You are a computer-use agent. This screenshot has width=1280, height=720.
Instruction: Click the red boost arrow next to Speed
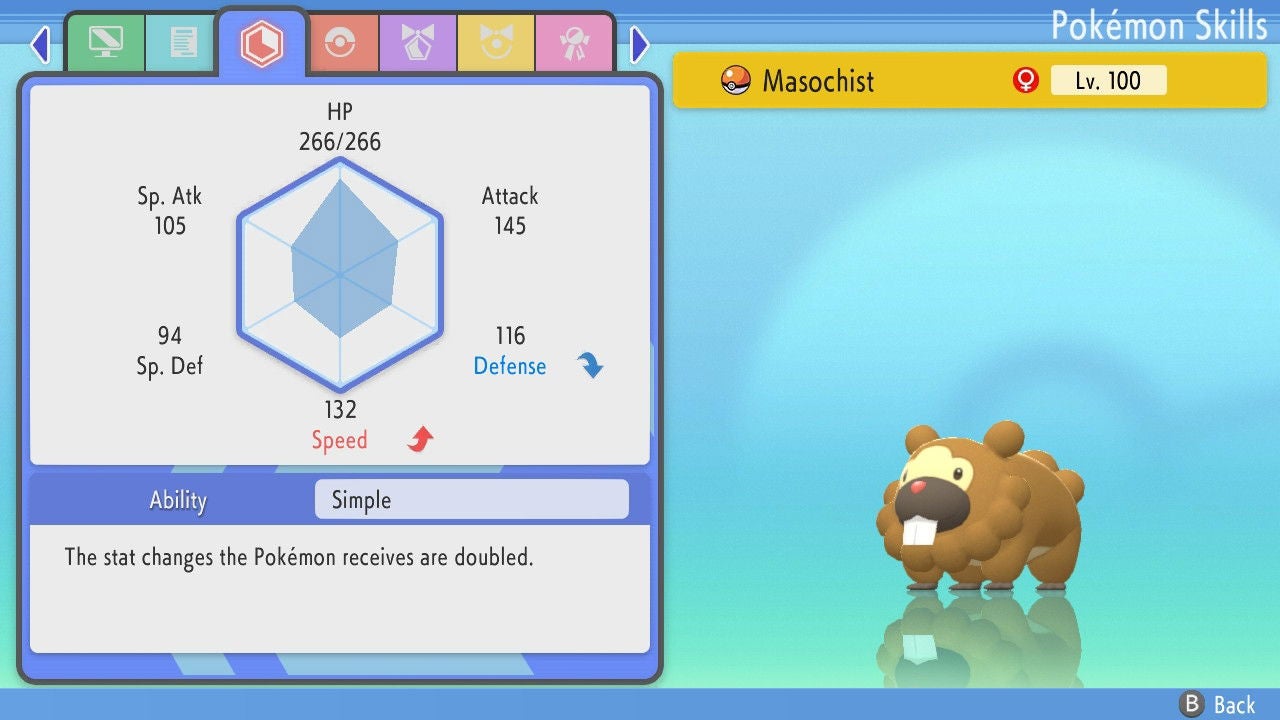click(x=417, y=438)
